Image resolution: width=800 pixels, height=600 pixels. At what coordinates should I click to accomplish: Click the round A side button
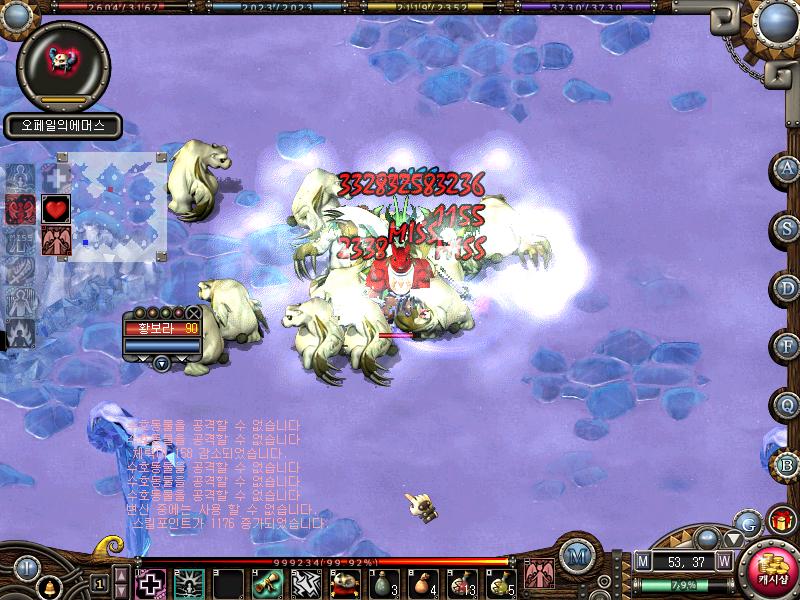click(x=787, y=170)
